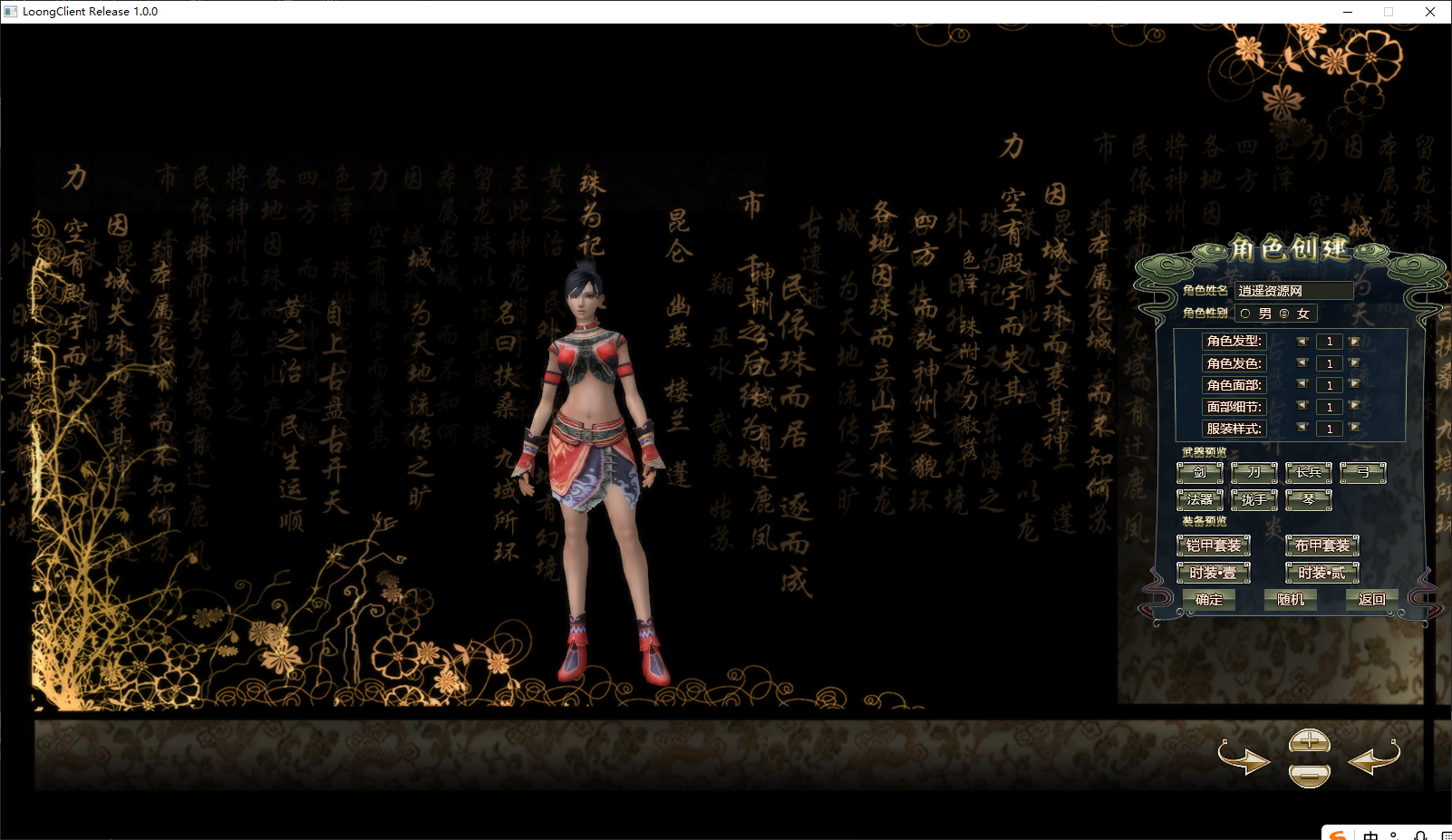Preview the 琴 qin instrument weapon
The image size is (1452, 840).
pos(1309,499)
